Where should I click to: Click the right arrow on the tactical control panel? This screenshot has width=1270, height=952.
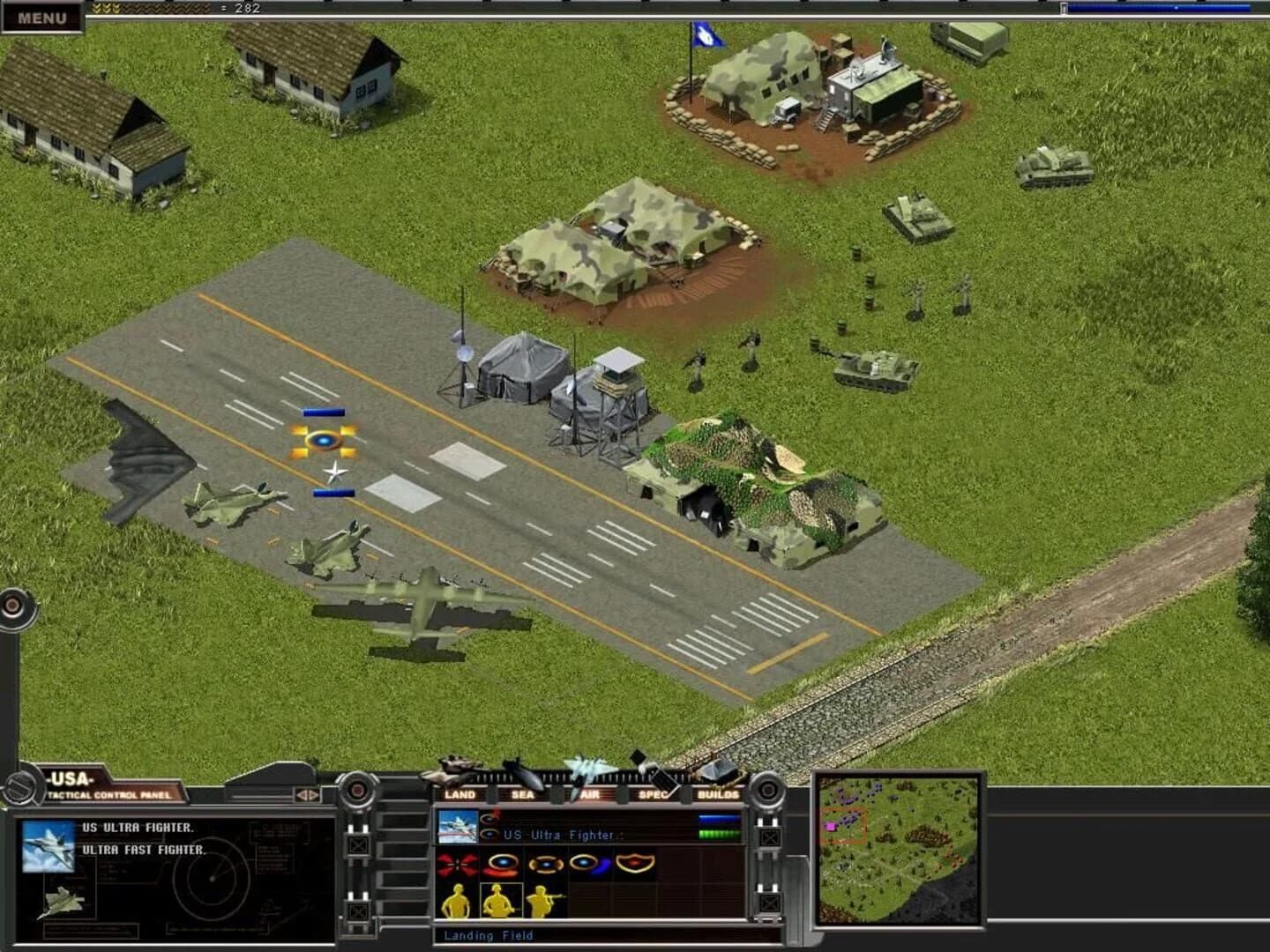311,795
